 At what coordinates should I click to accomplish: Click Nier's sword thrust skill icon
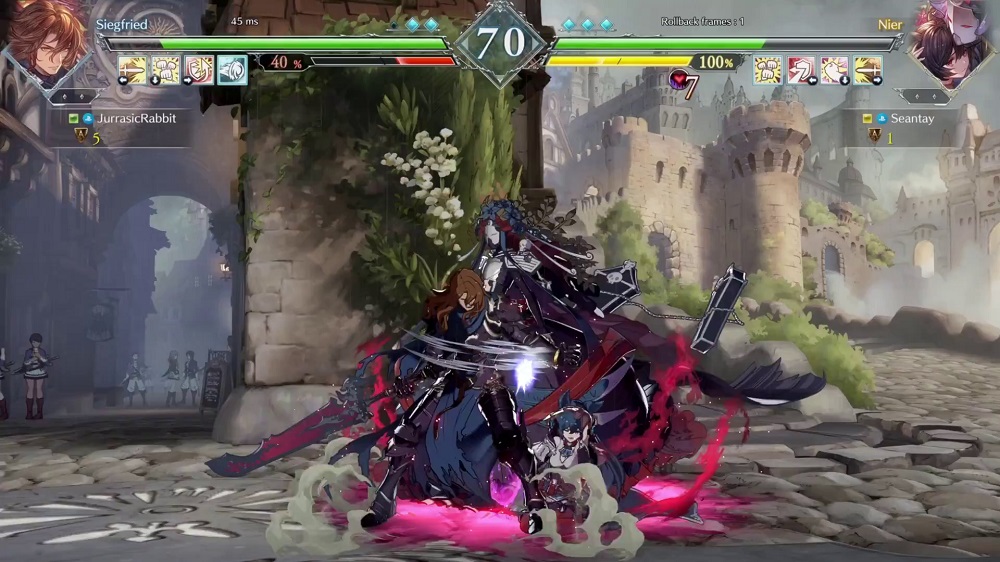coord(867,69)
